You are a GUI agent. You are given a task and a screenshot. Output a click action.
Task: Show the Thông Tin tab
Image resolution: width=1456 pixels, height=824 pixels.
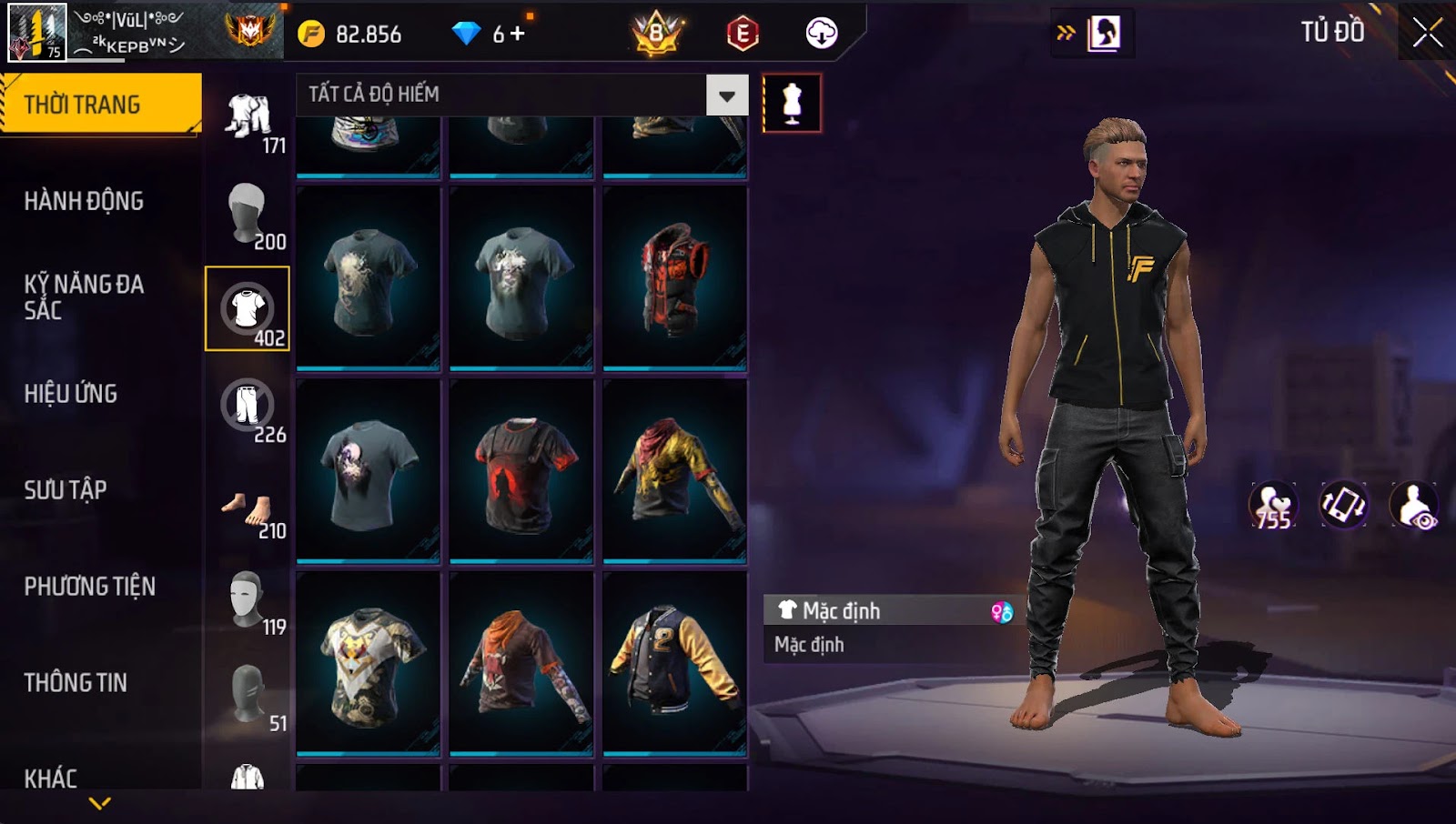76,683
